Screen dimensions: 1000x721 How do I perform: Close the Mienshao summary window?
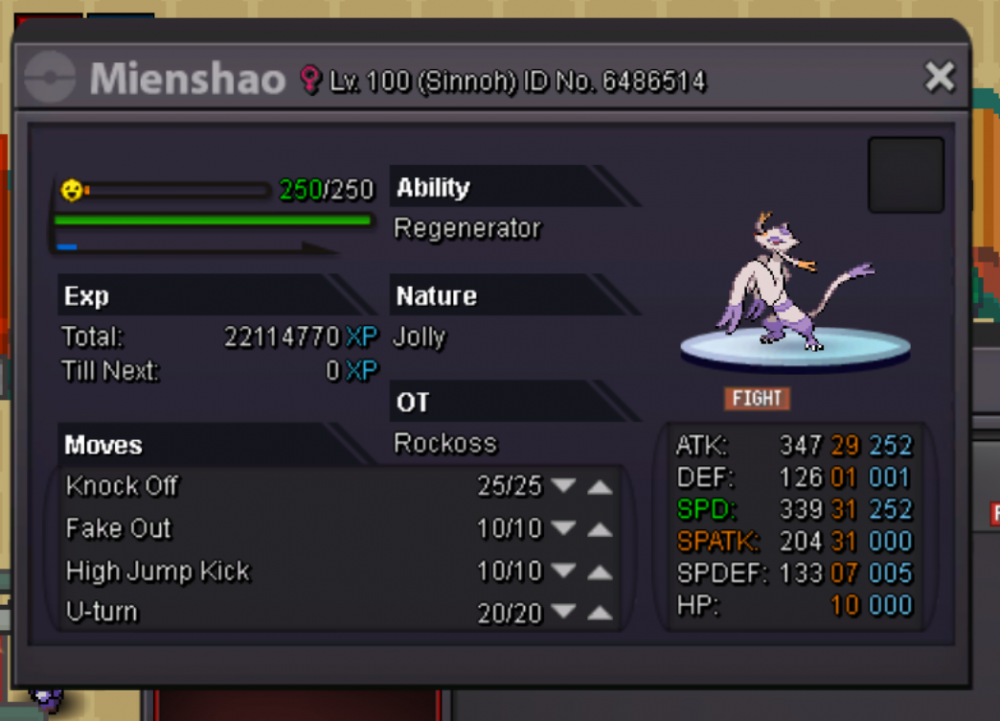pyautogui.click(x=939, y=77)
